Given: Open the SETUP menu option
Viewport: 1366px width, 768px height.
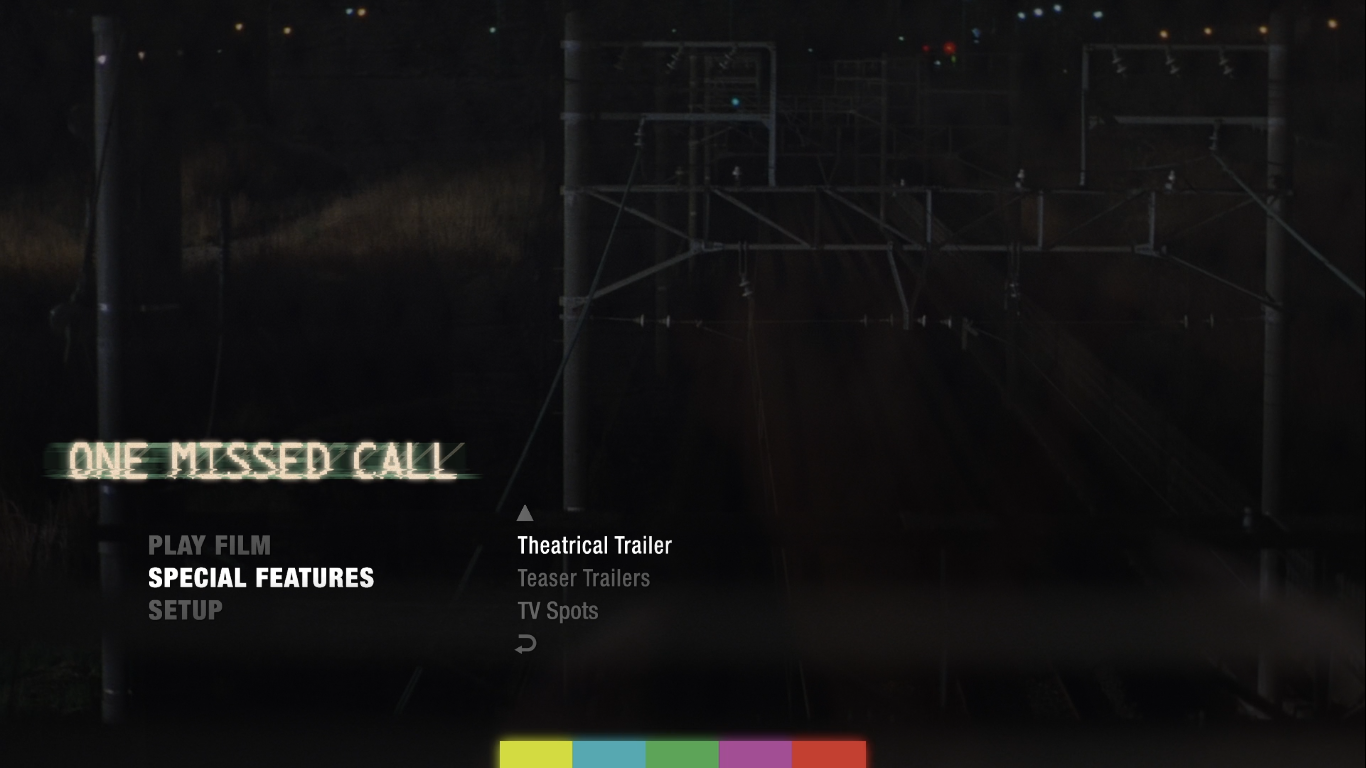Looking at the screenshot, I should click(x=185, y=610).
